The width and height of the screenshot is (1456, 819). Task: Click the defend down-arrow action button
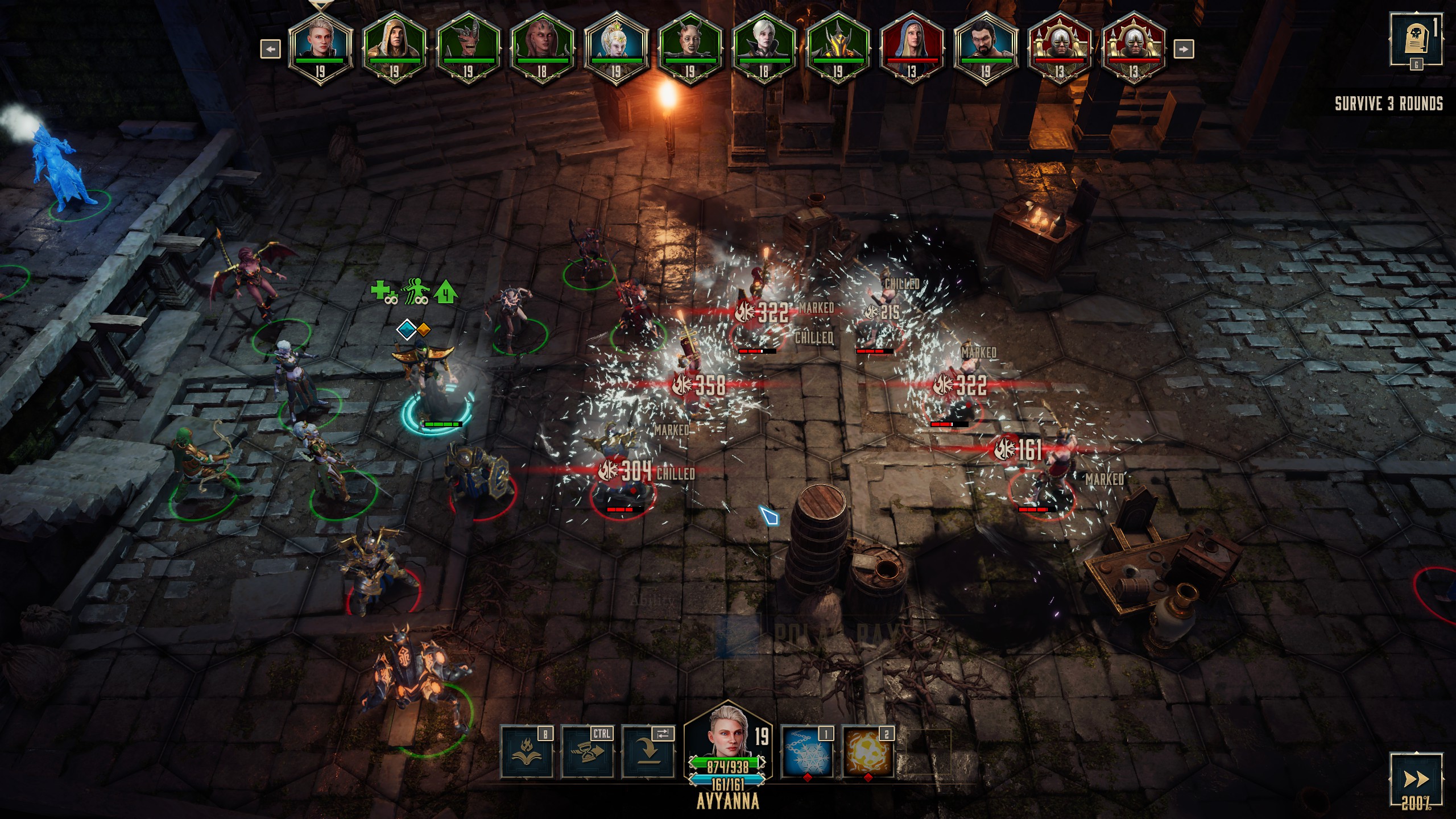[x=648, y=752]
